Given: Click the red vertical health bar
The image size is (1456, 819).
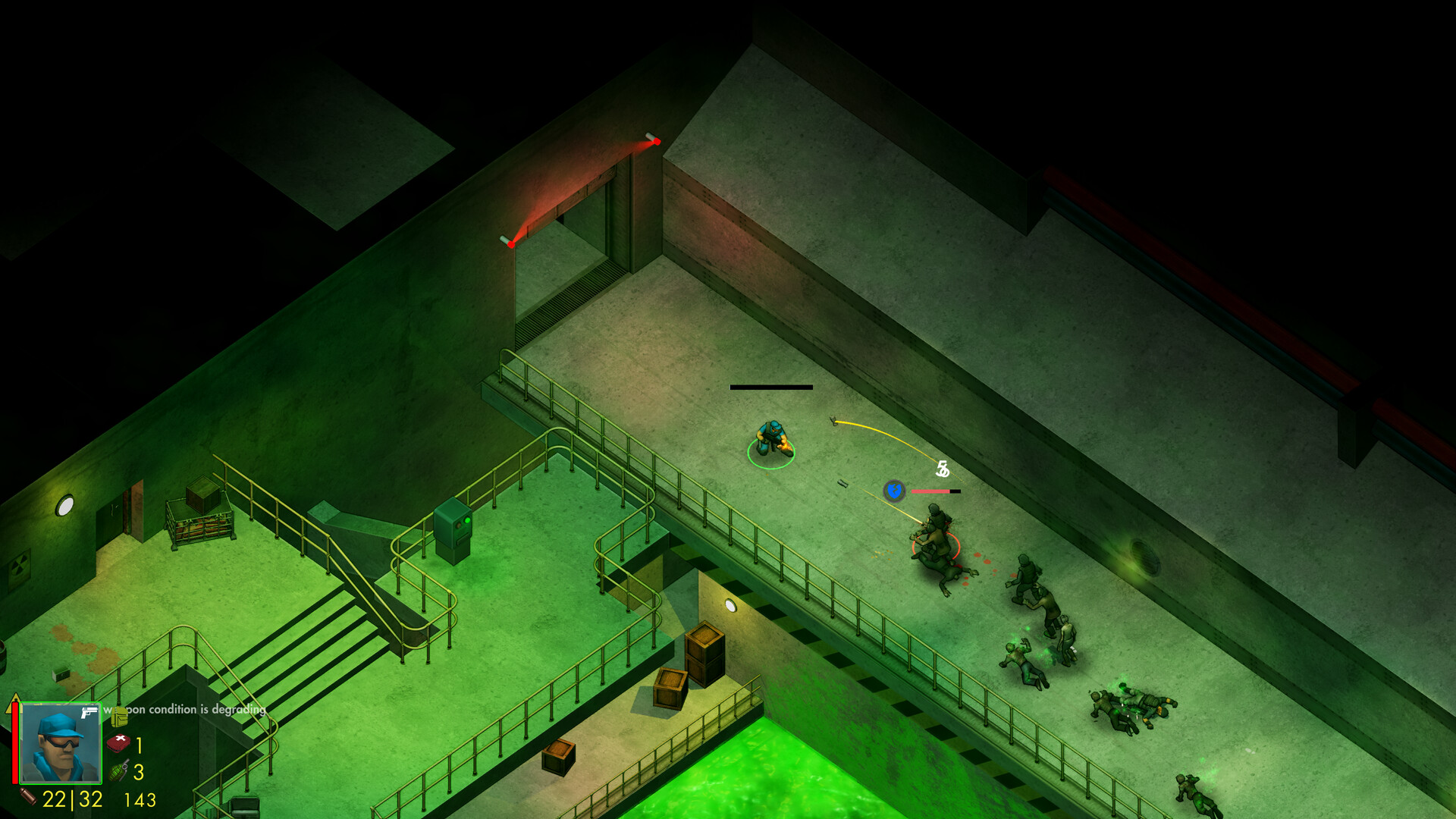Looking at the screenshot, I should [x=14, y=743].
